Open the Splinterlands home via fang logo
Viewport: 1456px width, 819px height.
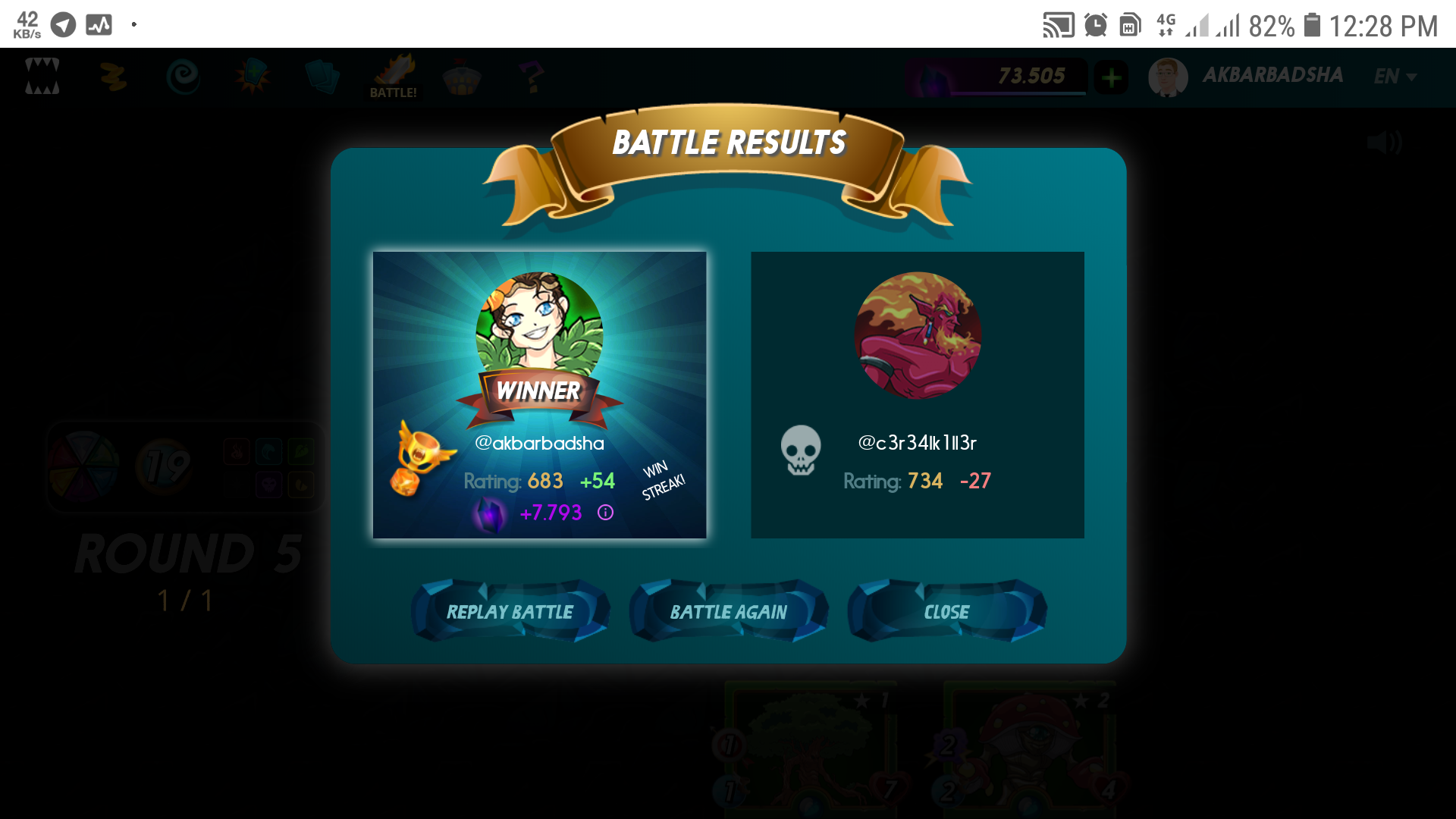point(43,76)
